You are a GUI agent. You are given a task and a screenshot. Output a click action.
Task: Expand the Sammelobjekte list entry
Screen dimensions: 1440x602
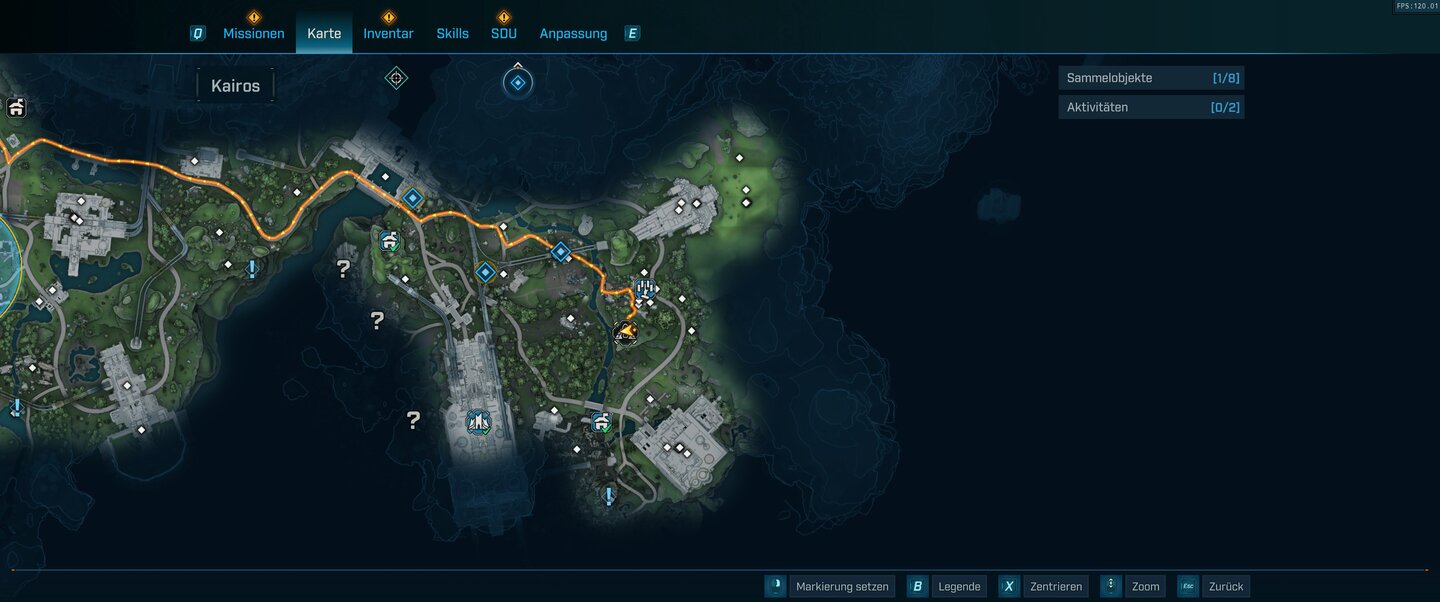click(x=1151, y=78)
